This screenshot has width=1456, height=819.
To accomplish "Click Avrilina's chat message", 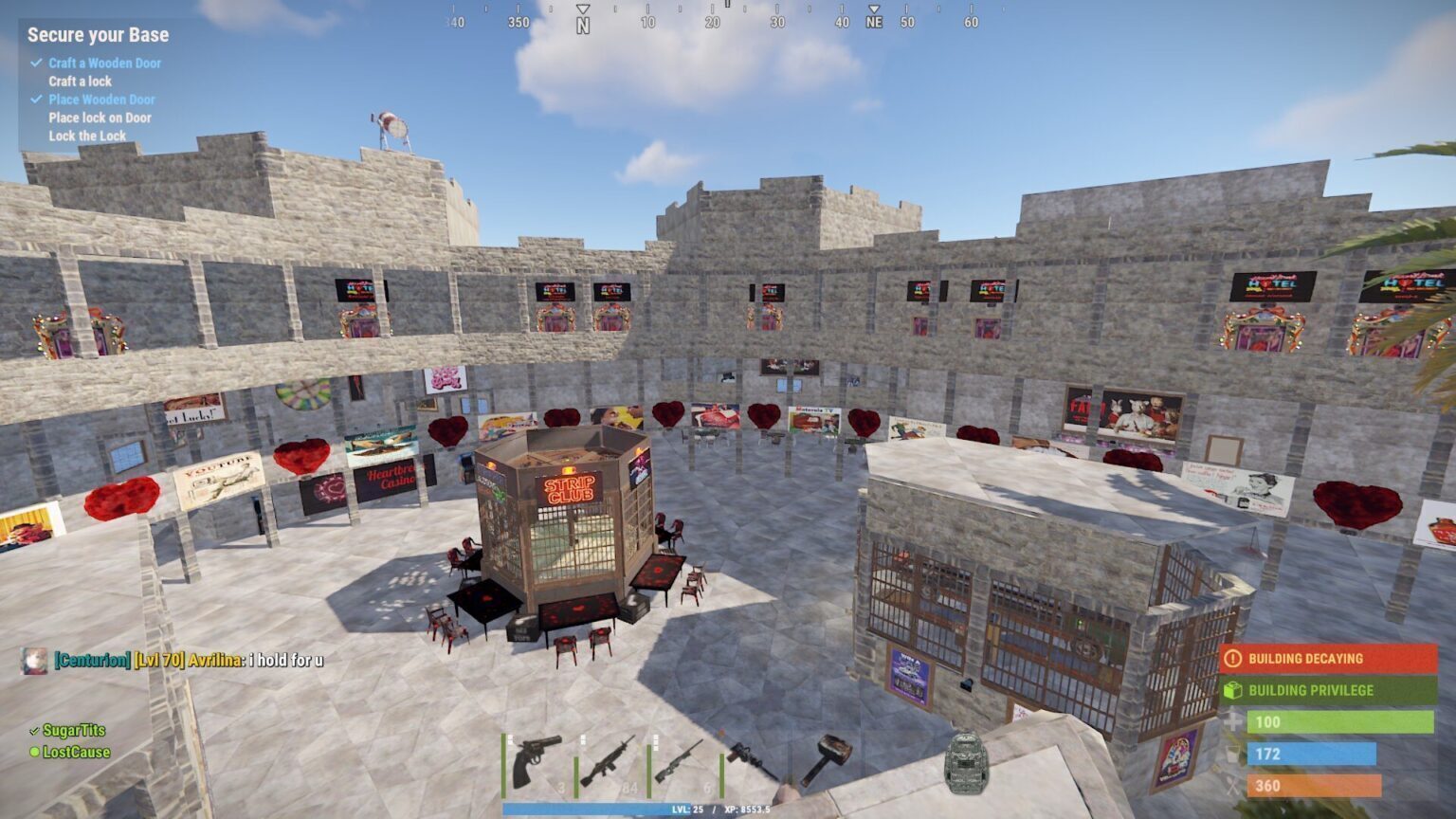I will point(284,660).
